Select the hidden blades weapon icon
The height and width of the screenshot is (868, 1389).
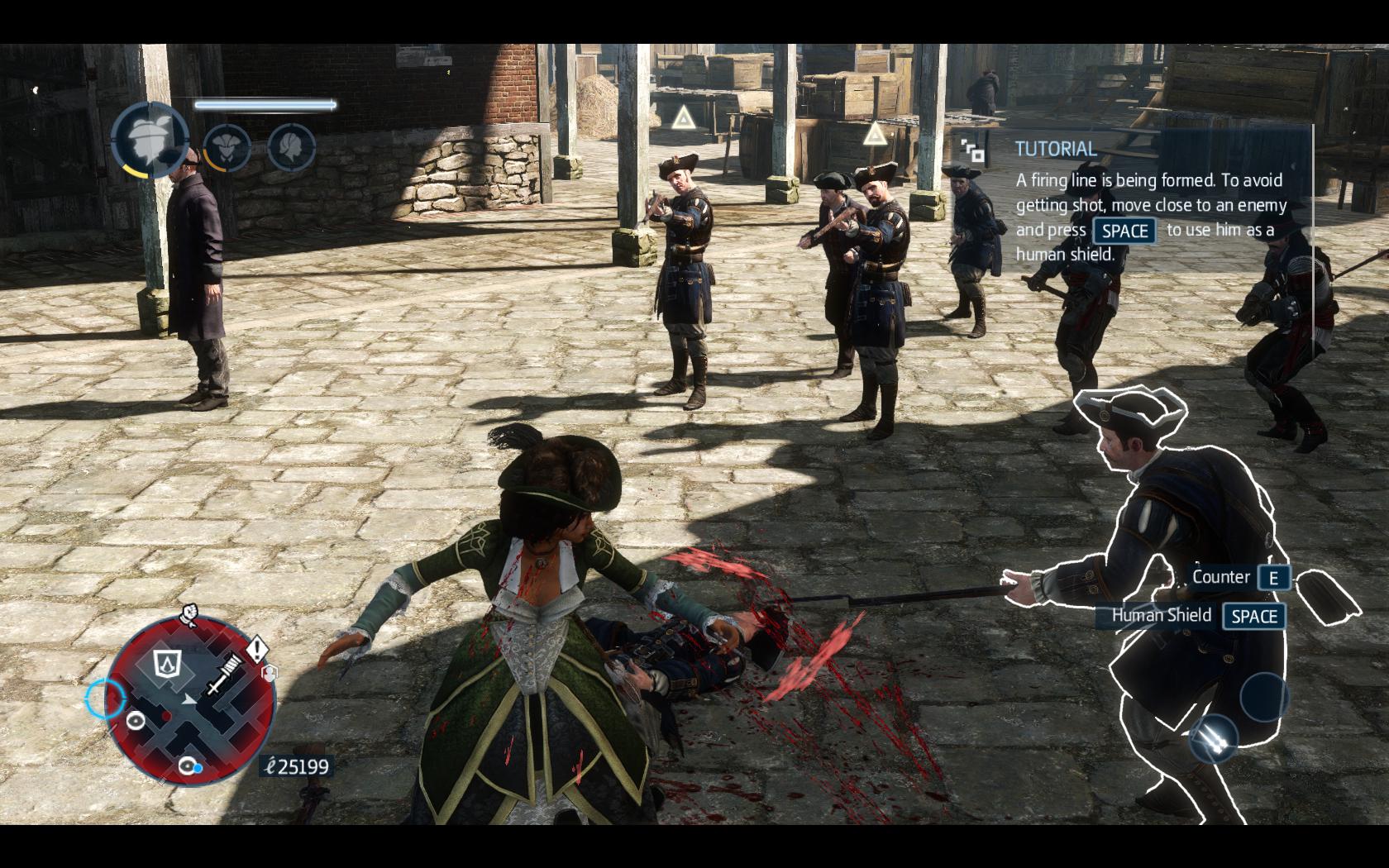pos(1213,737)
